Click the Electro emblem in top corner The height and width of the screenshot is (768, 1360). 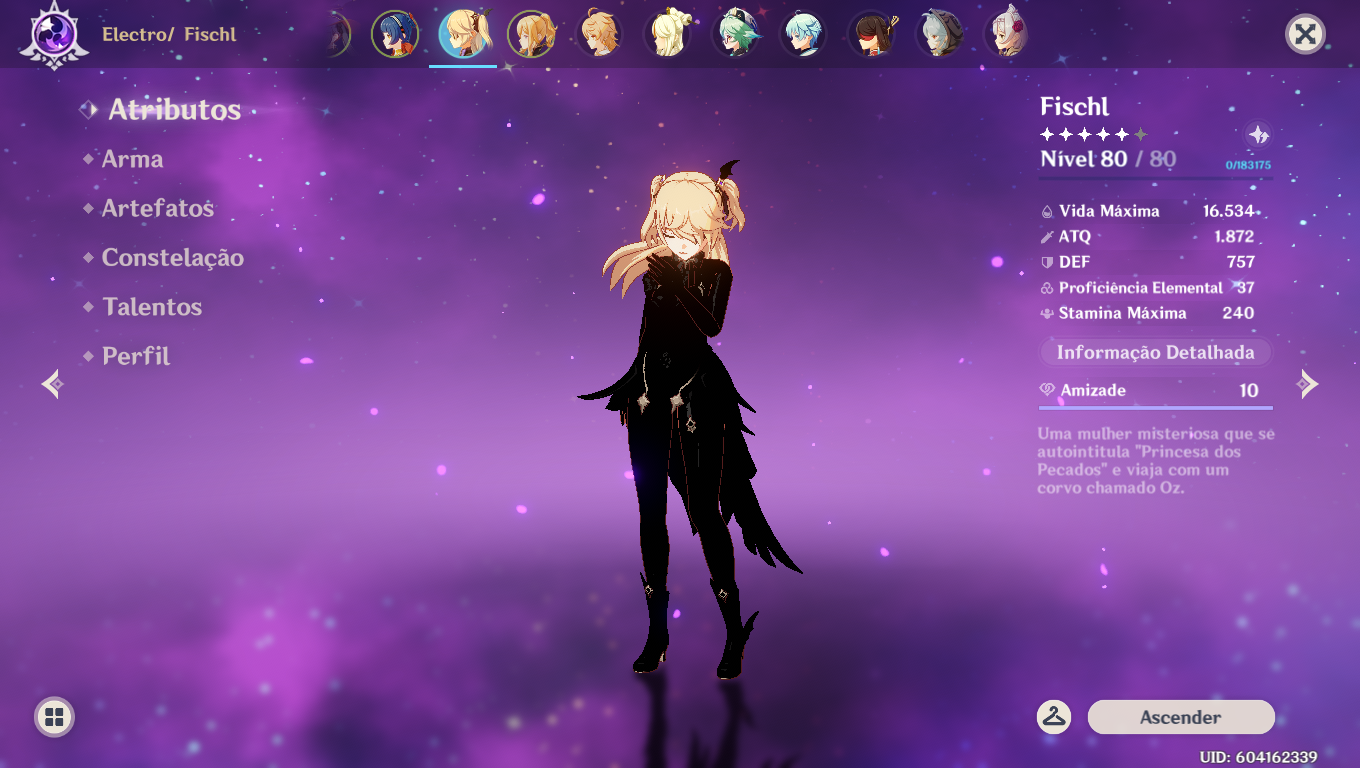pos(55,35)
